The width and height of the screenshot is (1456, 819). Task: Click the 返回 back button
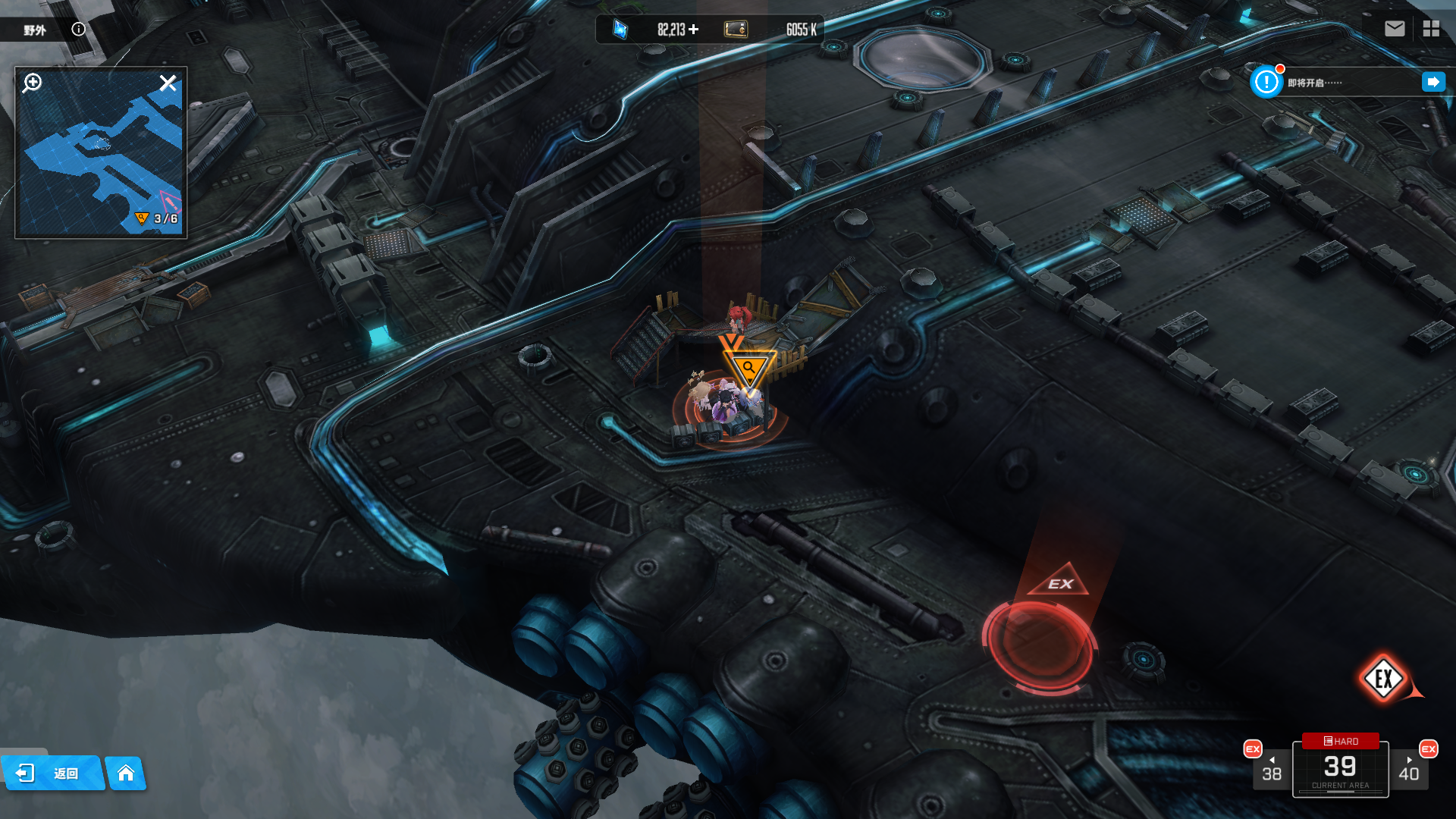coord(52,773)
